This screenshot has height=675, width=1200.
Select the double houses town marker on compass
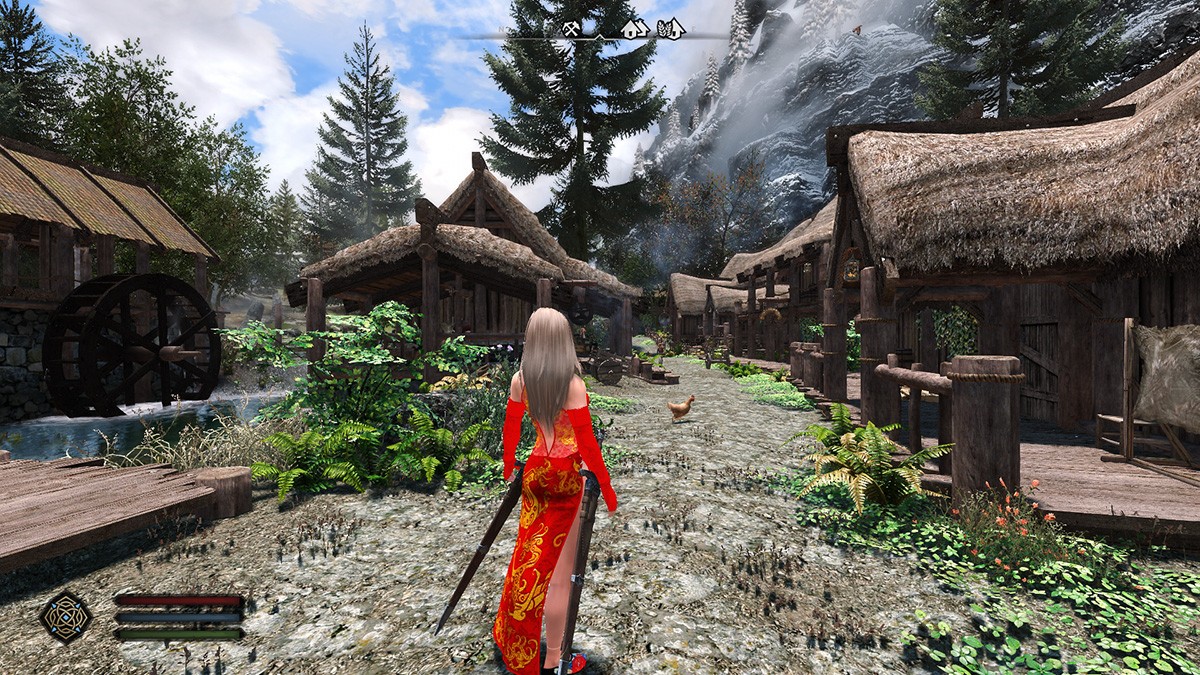pos(635,28)
